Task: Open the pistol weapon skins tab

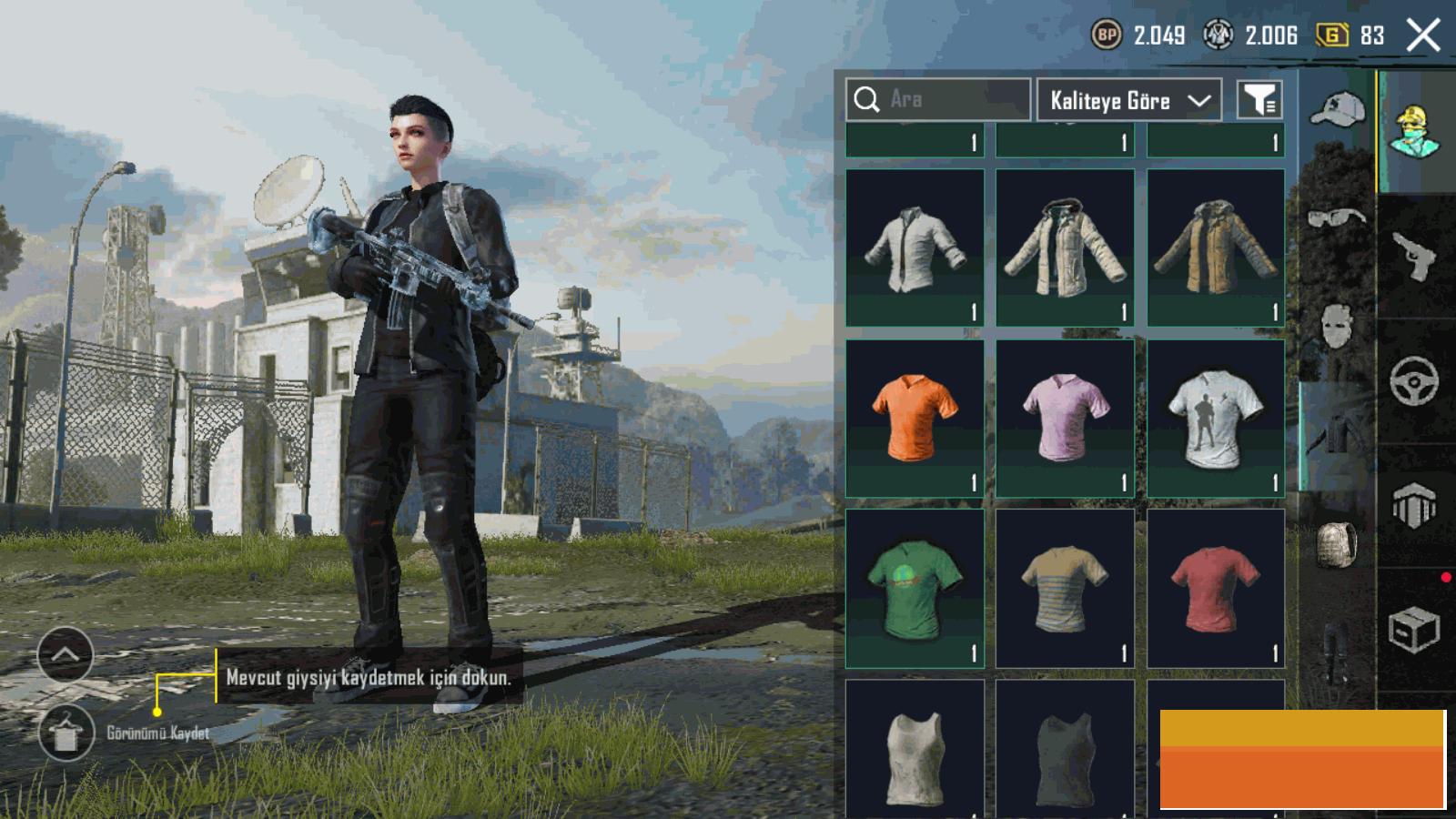Action: 1414,257
